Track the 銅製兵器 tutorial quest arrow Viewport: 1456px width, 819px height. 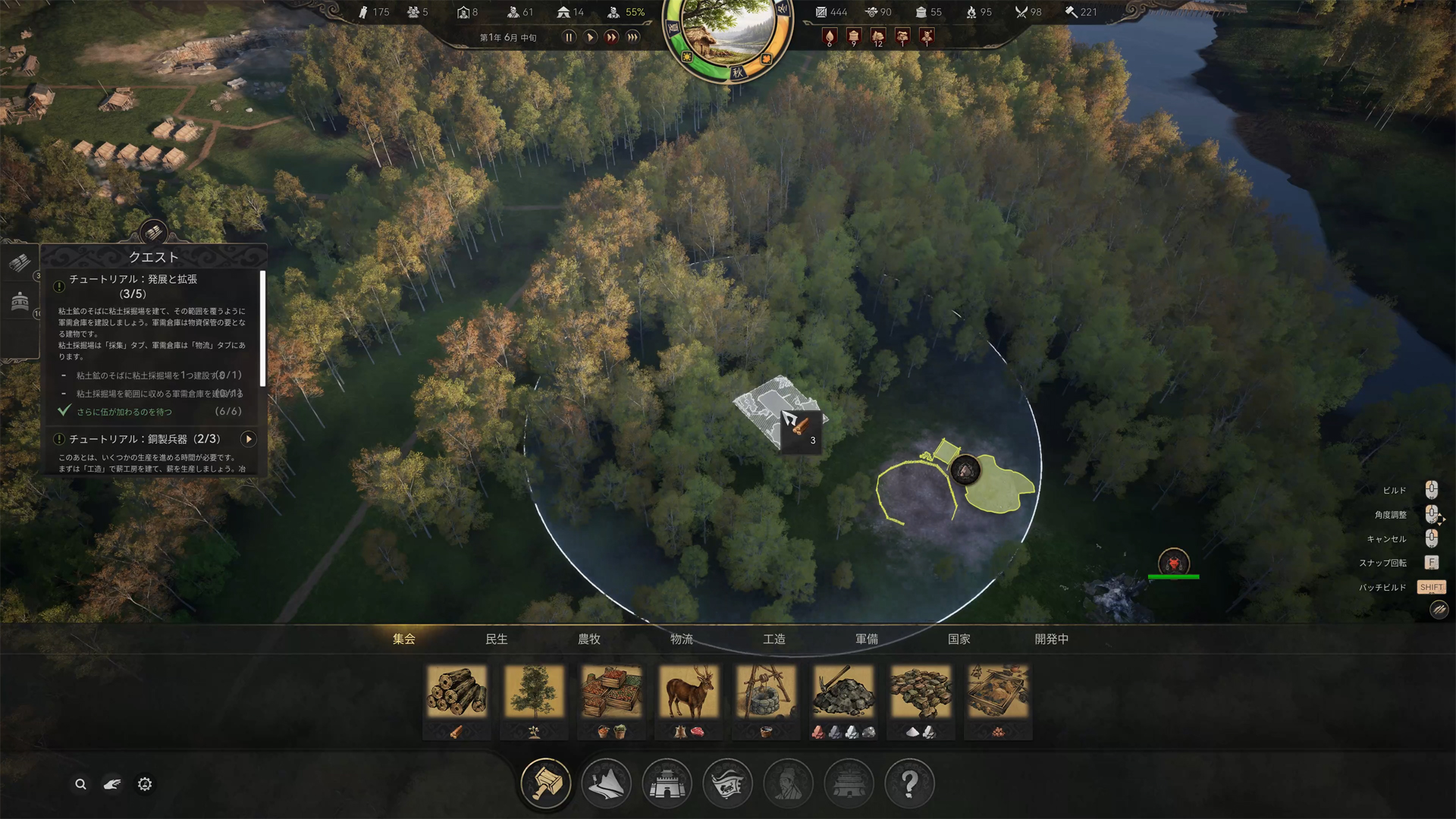coord(248,439)
